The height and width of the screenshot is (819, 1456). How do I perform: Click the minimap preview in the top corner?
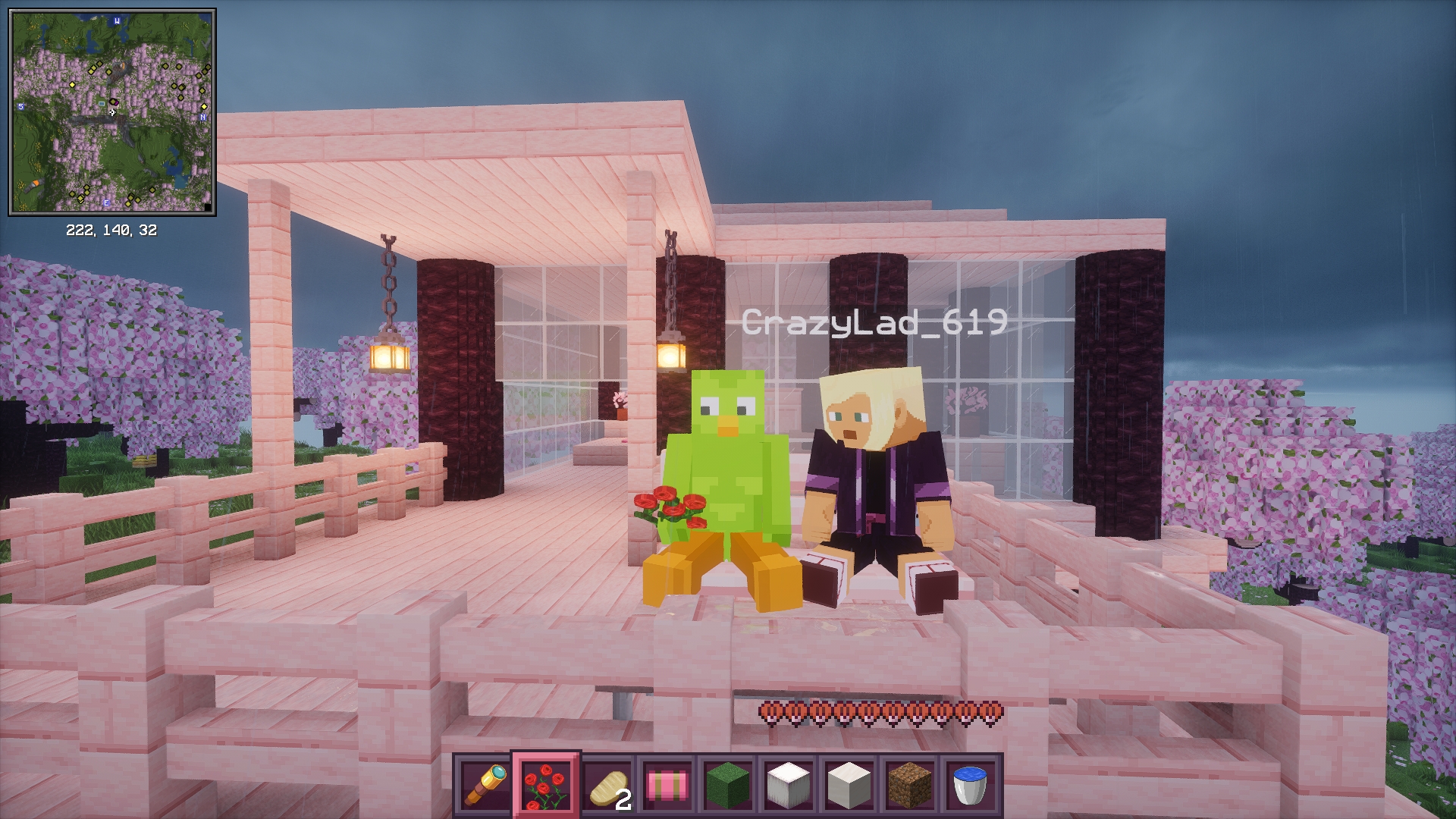pyautogui.click(x=111, y=111)
